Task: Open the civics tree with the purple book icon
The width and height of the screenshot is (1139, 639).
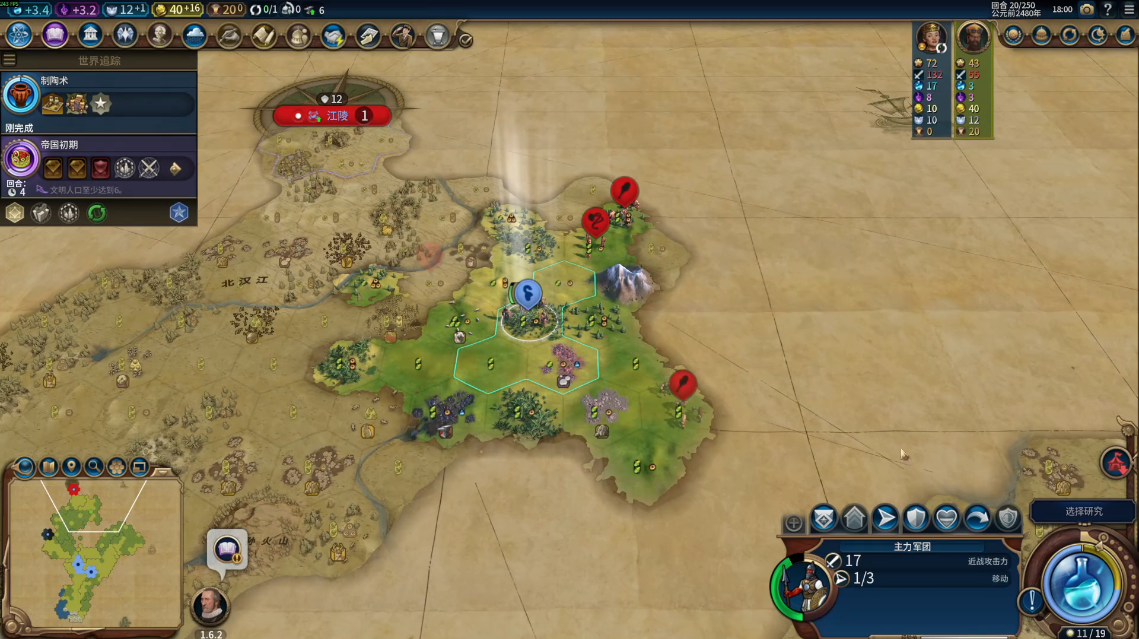Action: [x=55, y=36]
